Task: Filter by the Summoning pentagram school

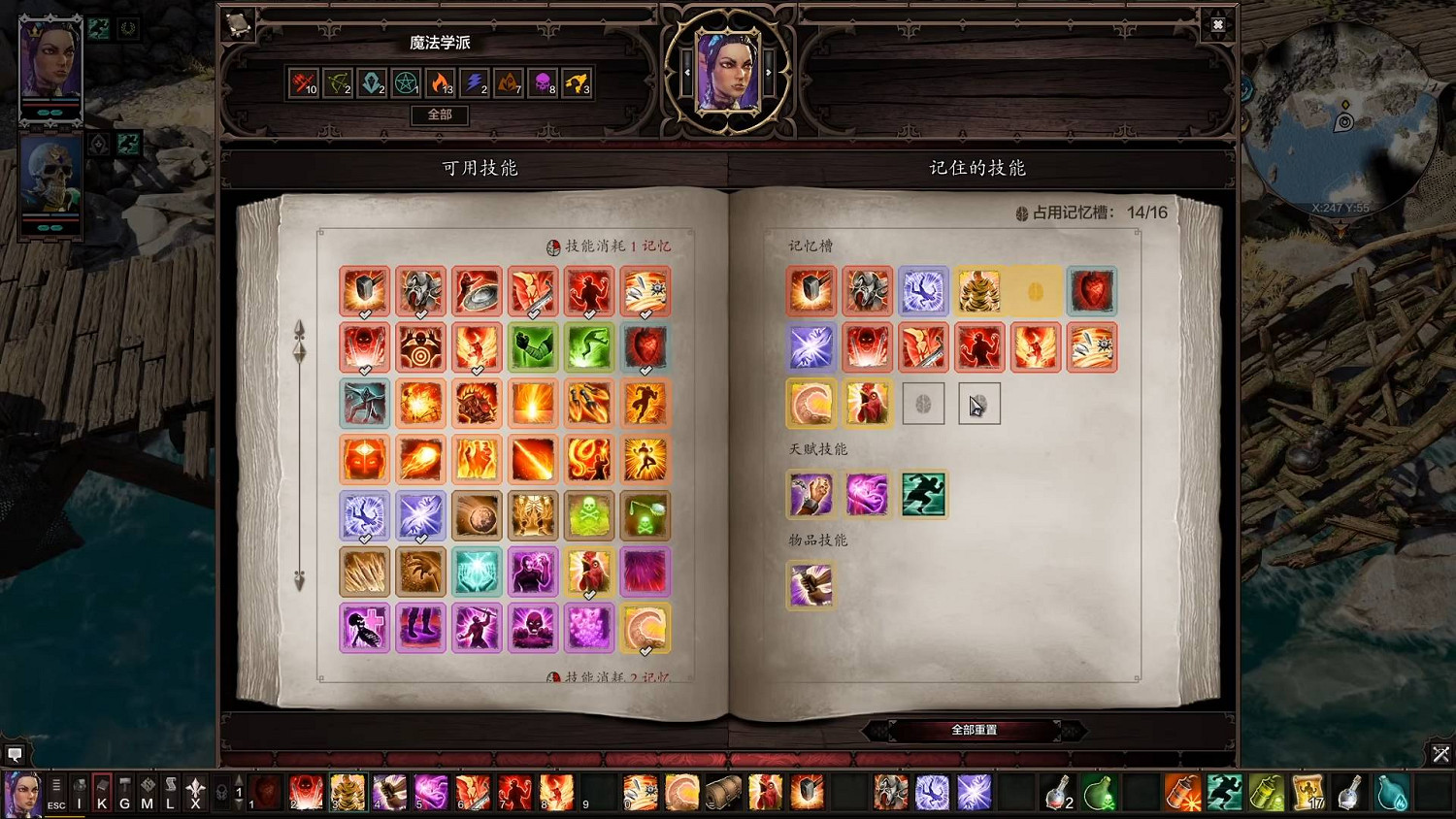Action: tap(406, 83)
